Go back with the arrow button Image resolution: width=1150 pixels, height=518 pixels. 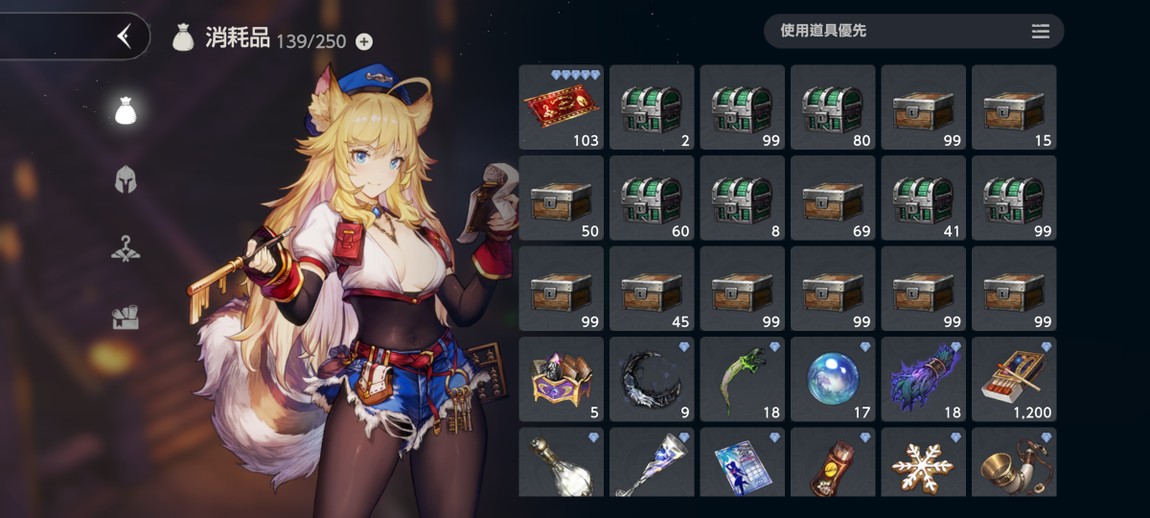tap(124, 37)
